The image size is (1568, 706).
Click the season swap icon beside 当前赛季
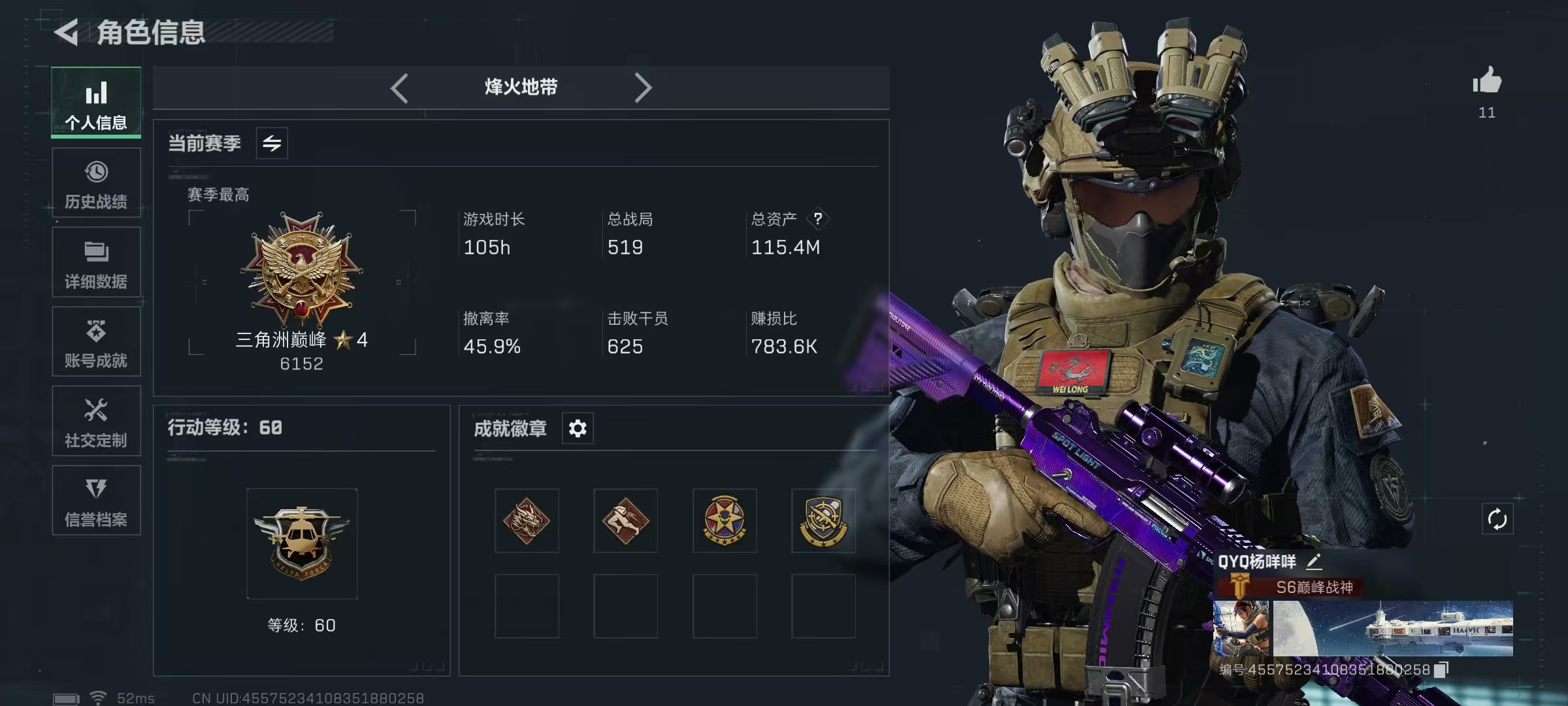click(x=272, y=142)
